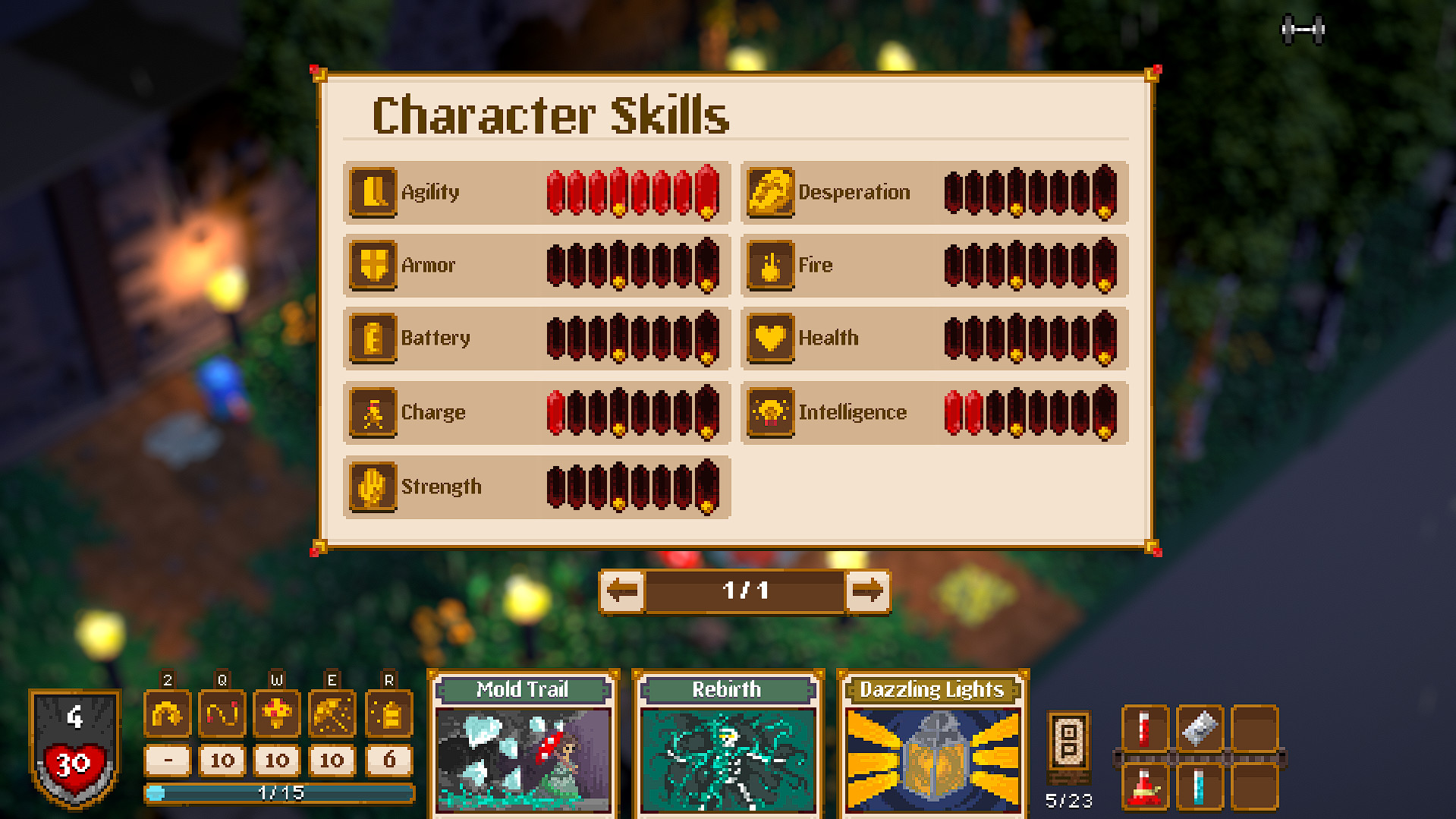Click the 1/15 experience progress bar

point(281,792)
